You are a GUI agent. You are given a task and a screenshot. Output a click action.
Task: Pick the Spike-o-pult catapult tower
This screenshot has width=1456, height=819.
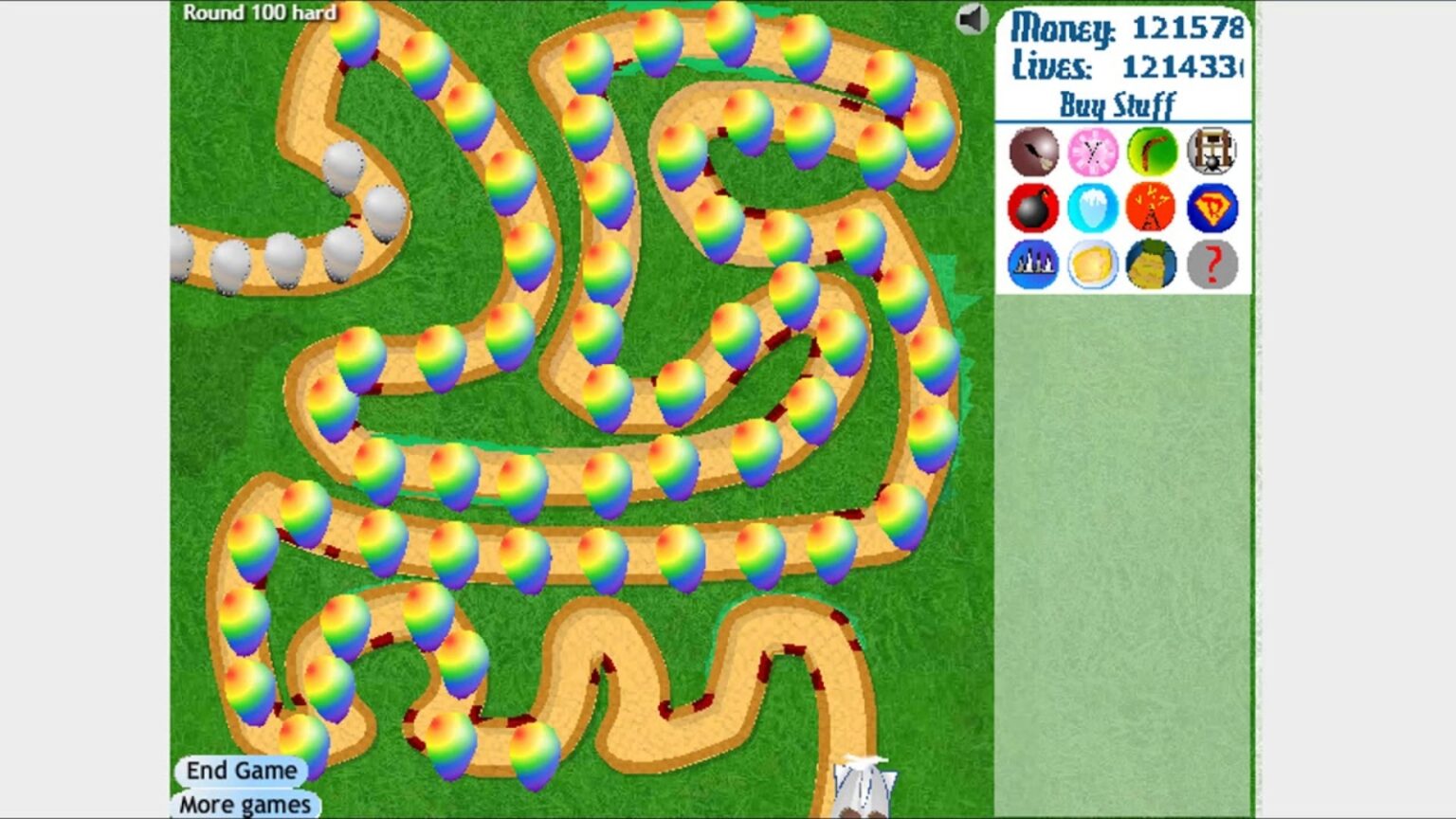tap(1210, 152)
